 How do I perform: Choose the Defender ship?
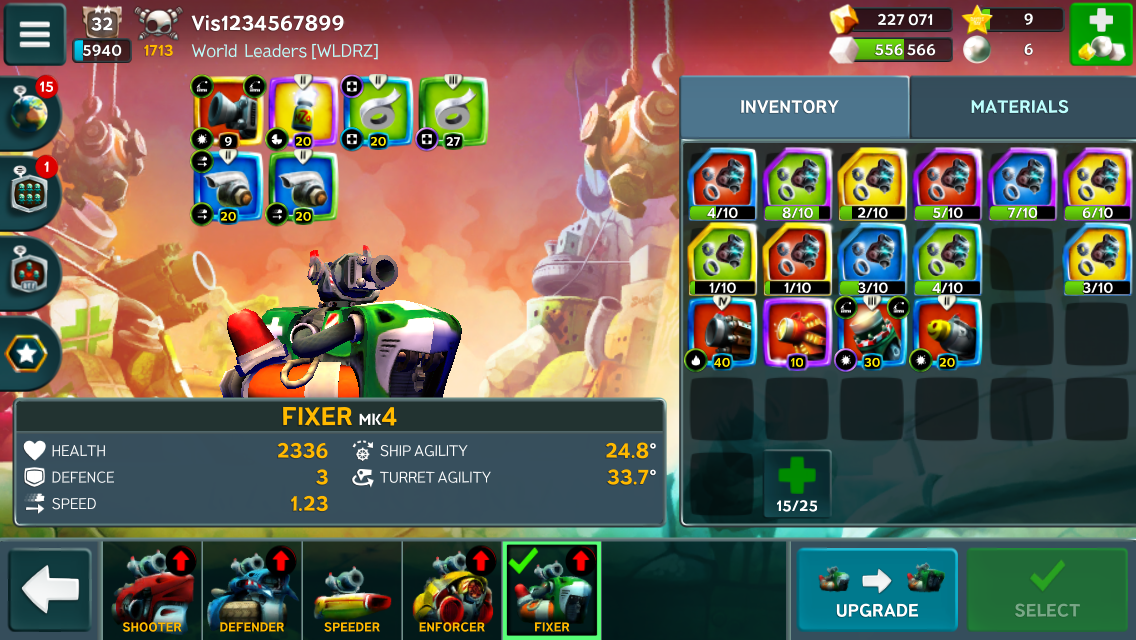(252, 590)
